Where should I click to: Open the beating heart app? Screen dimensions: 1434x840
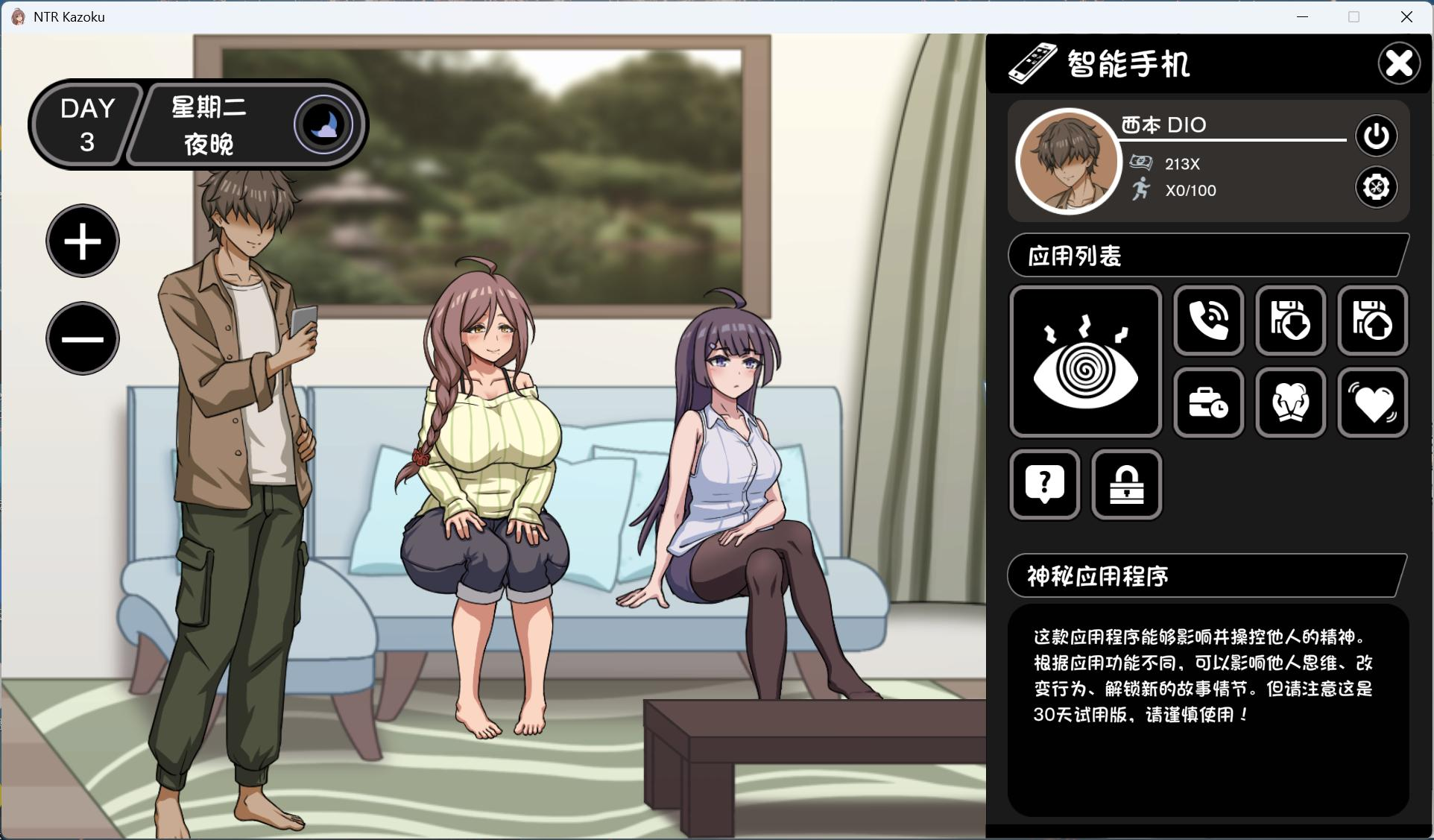pyautogui.click(x=1372, y=403)
